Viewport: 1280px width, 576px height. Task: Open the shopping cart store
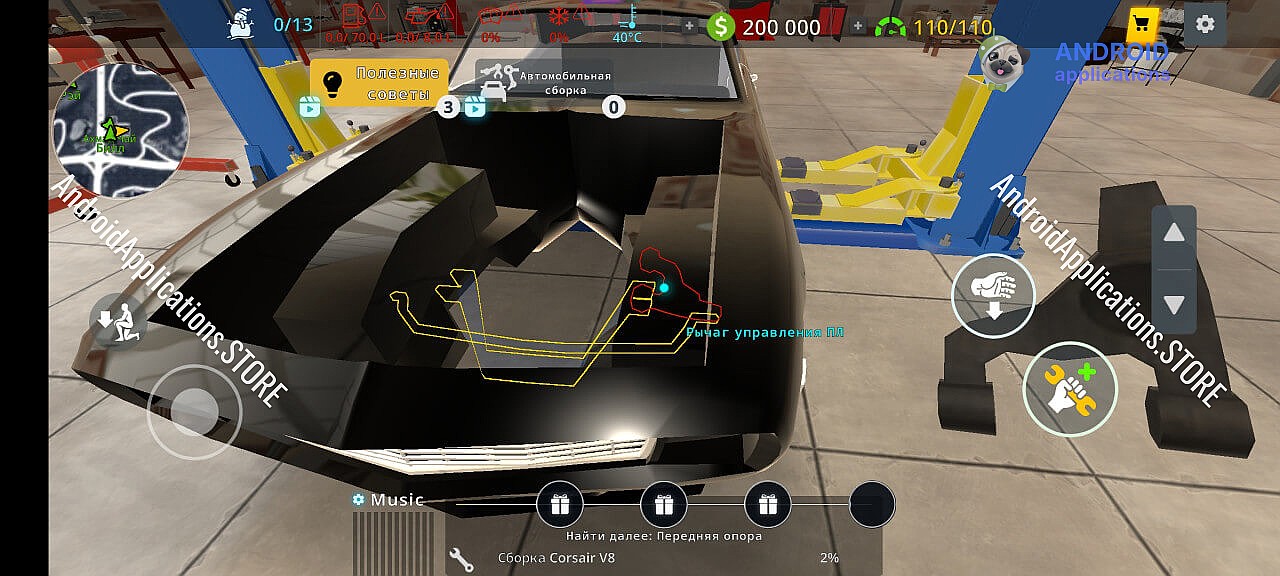pos(1141,24)
